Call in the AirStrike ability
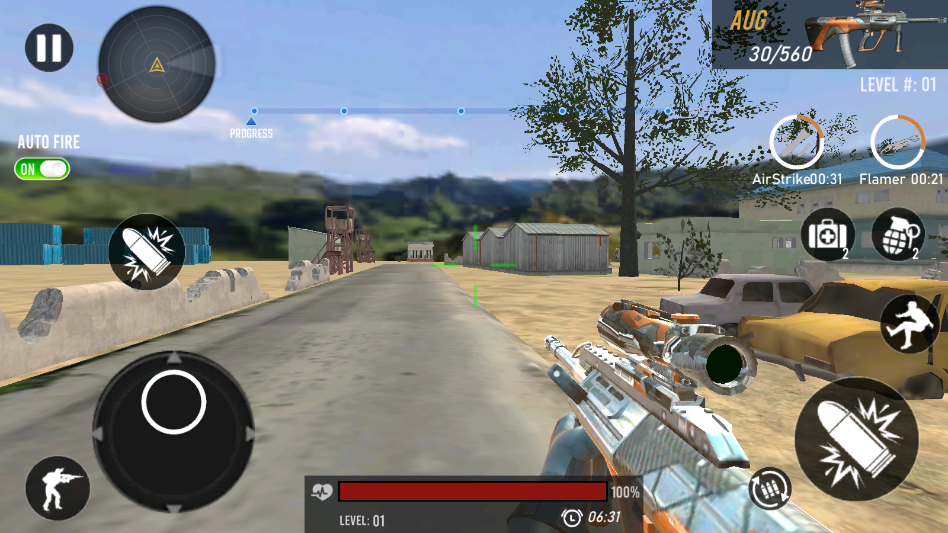Screen dimensions: 948x533 click(x=797, y=142)
